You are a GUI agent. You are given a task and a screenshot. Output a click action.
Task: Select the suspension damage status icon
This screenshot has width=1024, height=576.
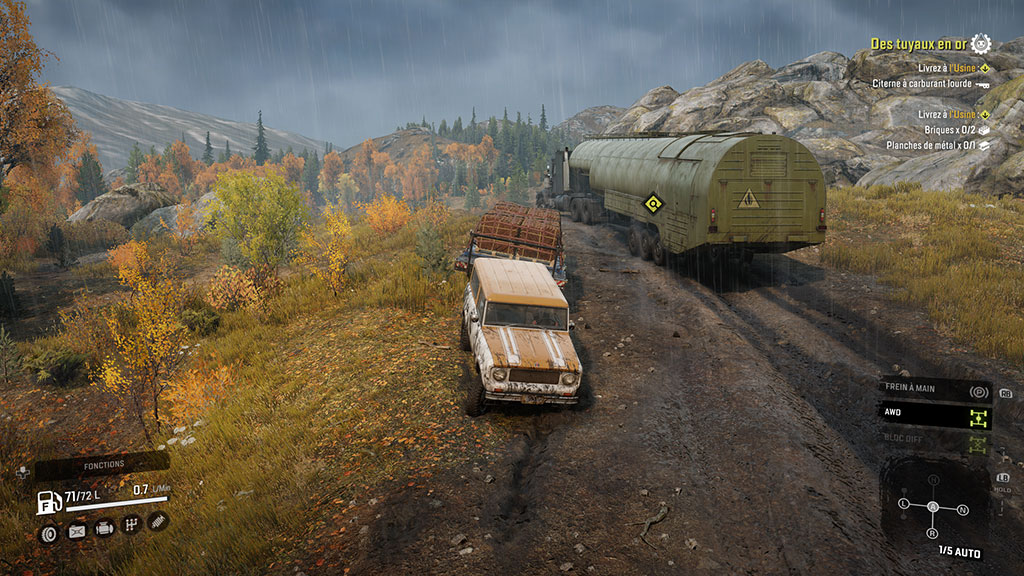(158, 521)
